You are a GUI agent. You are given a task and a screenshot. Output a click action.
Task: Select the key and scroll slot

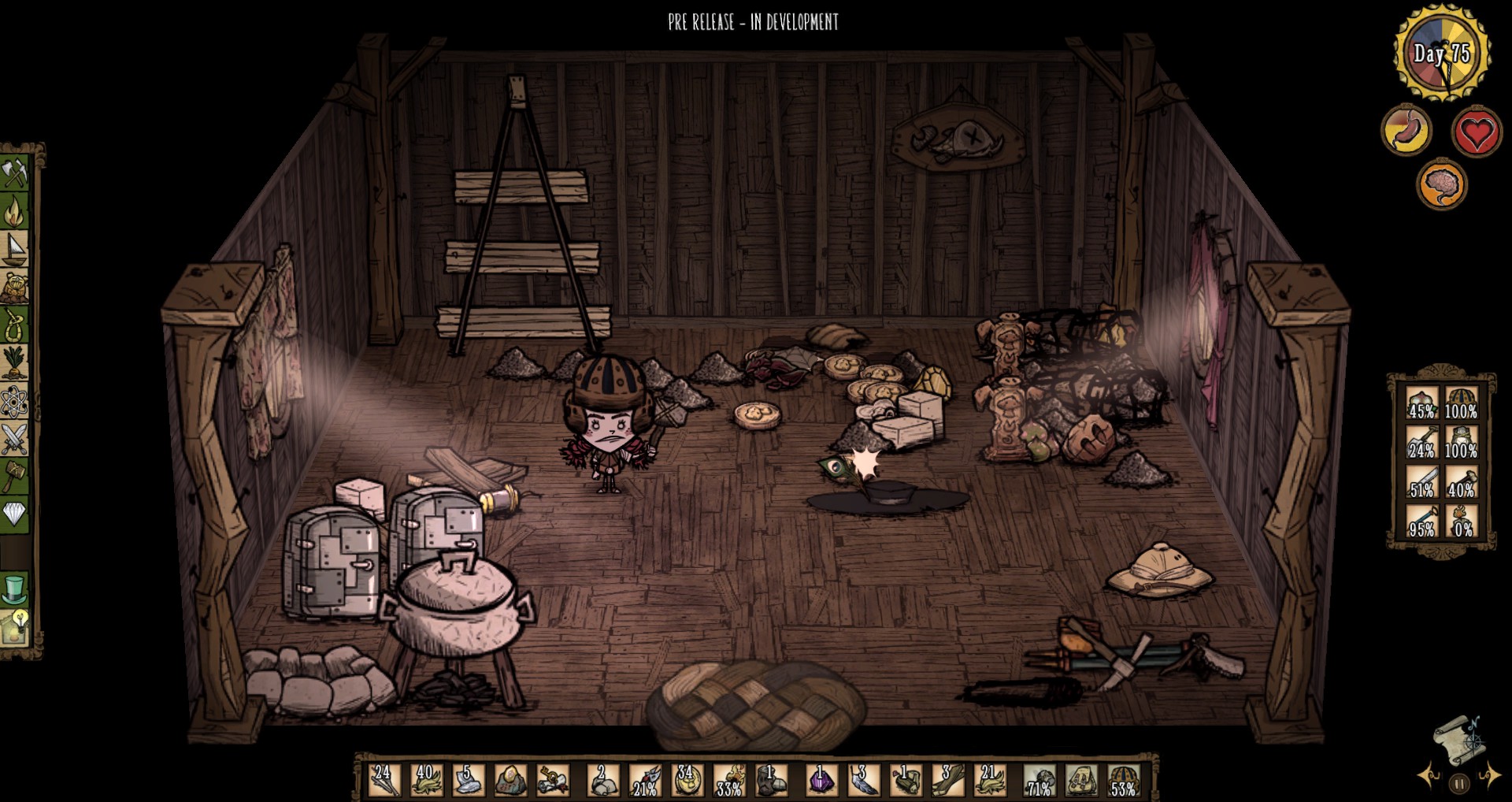click(x=553, y=781)
